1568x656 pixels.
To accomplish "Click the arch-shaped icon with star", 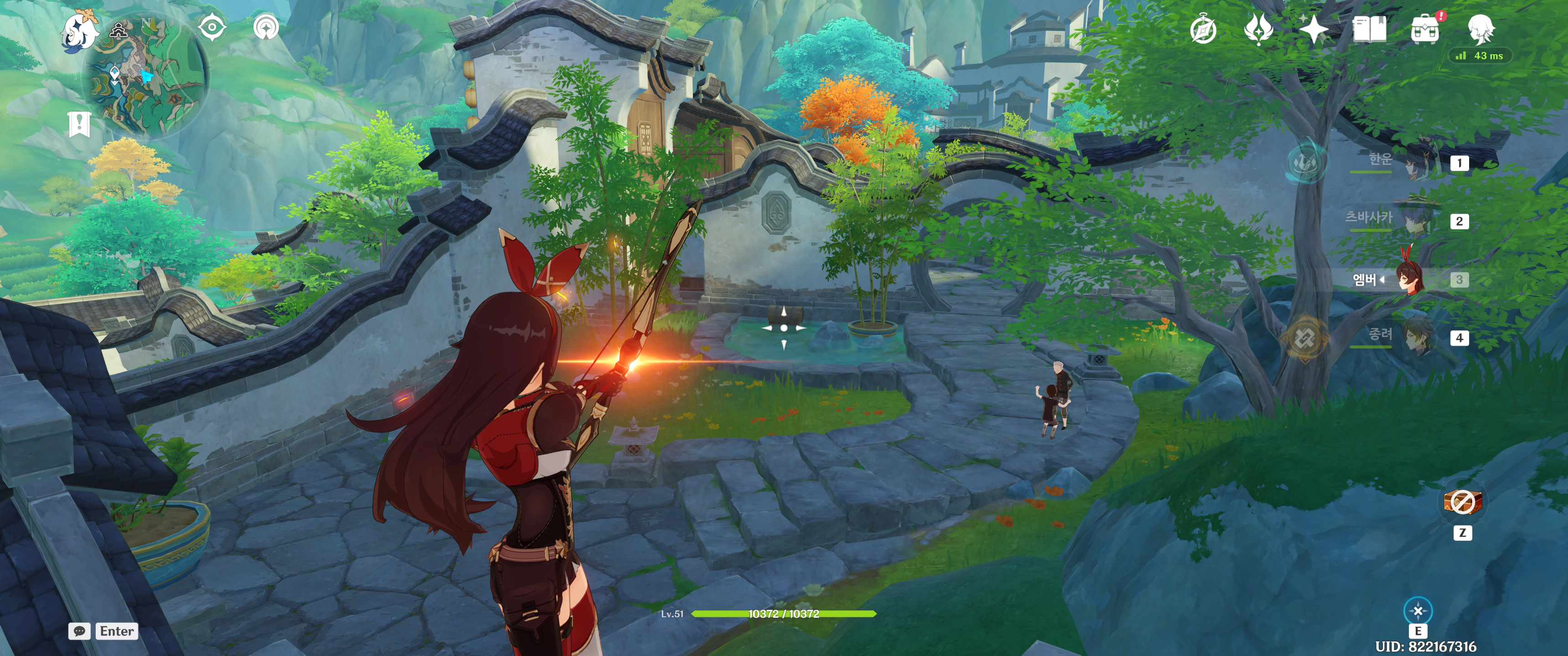I will tap(266, 27).
